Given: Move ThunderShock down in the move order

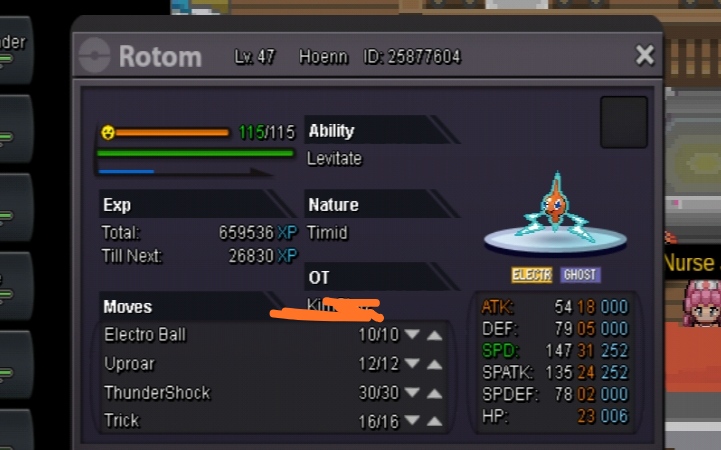Looking at the screenshot, I should pyautogui.click(x=412, y=393).
